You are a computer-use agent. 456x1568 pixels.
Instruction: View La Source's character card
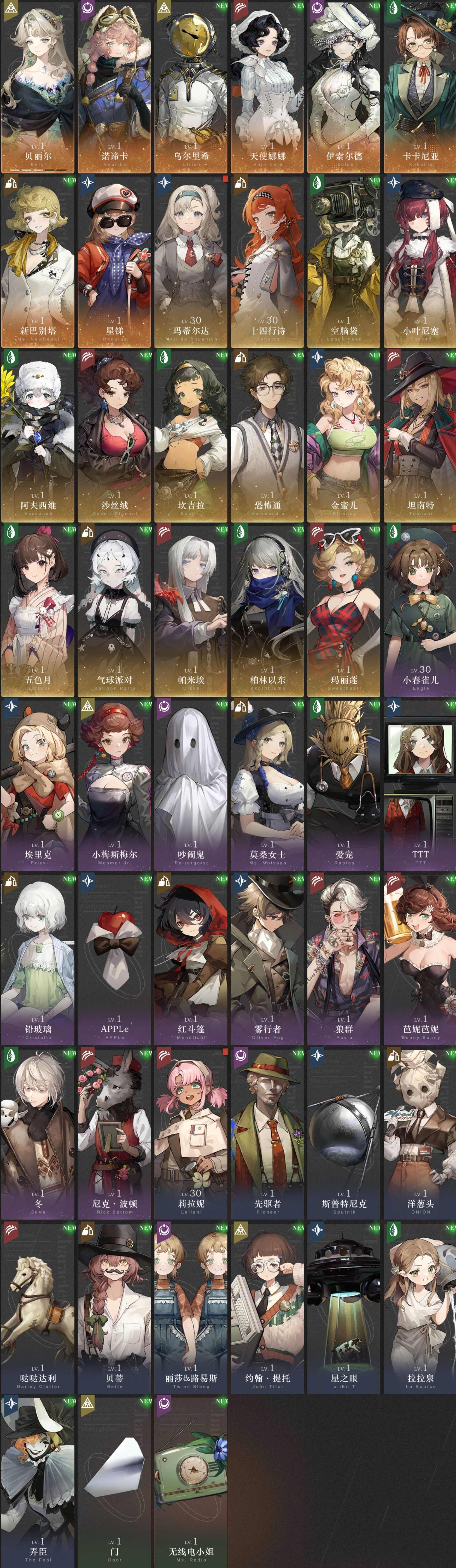pyautogui.click(x=418, y=1315)
